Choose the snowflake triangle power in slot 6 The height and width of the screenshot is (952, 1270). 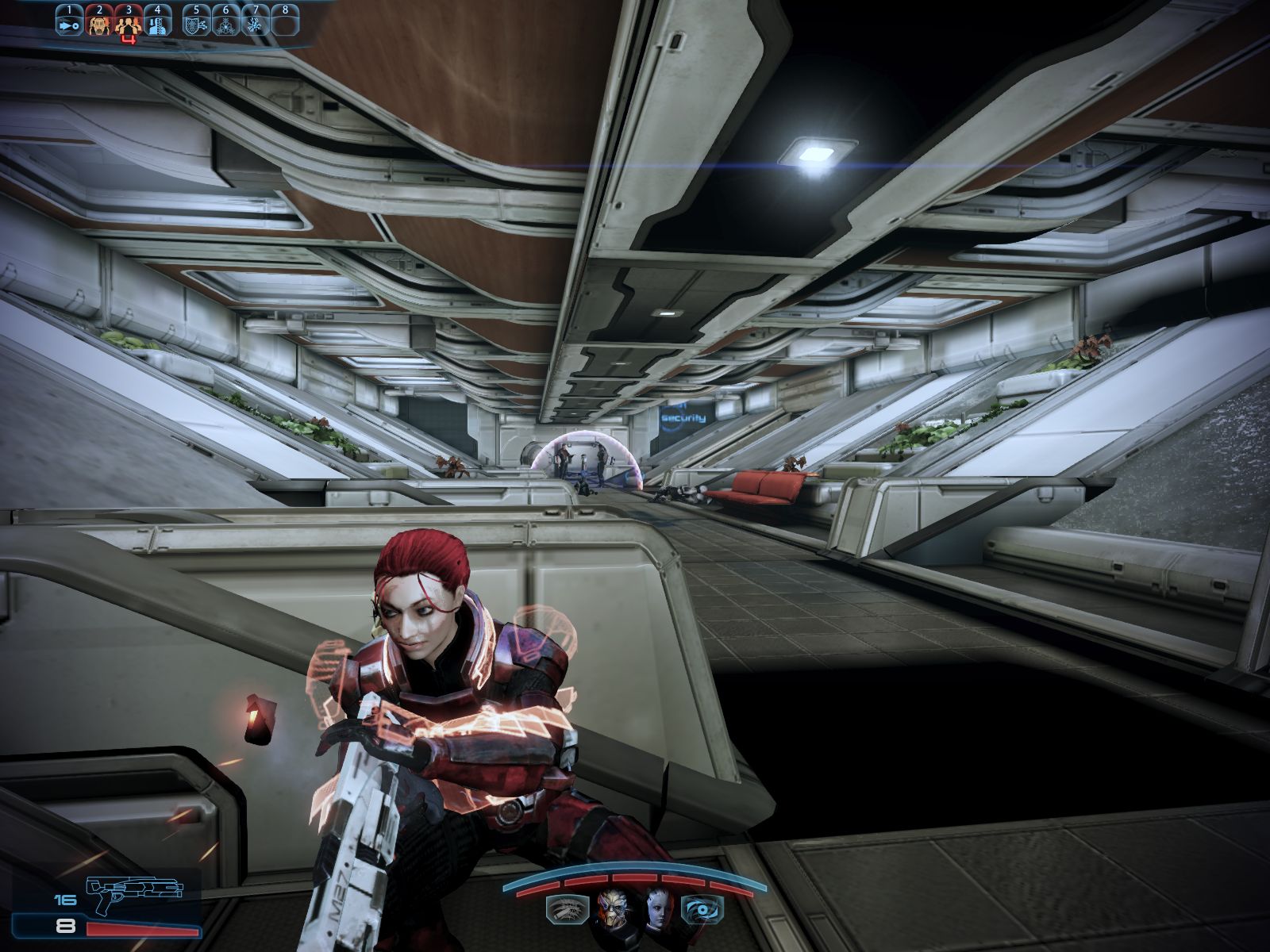click(x=225, y=25)
